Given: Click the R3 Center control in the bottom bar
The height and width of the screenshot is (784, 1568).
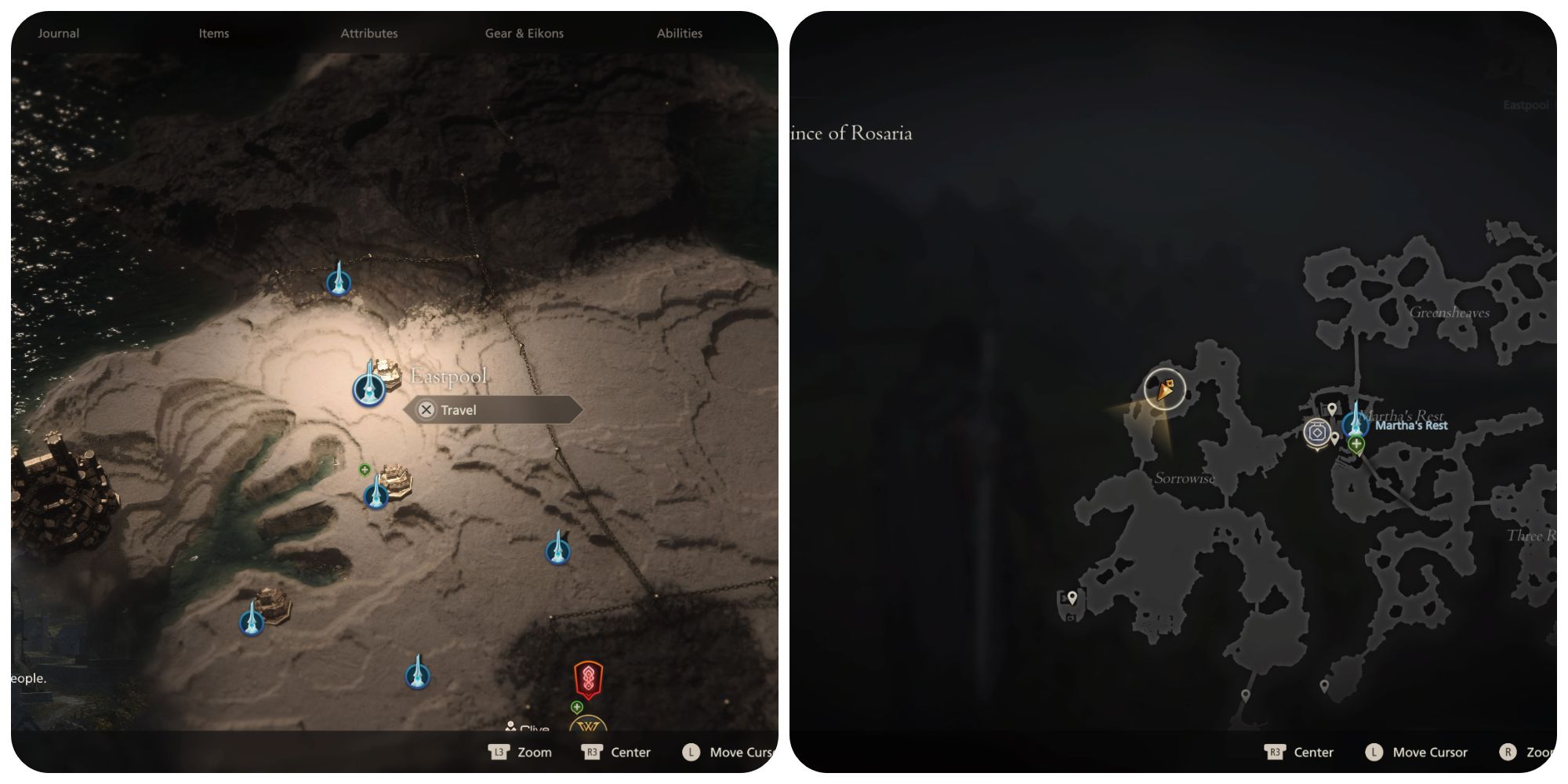Looking at the screenshot, I should pyautogui.click(x=617, y=752).
